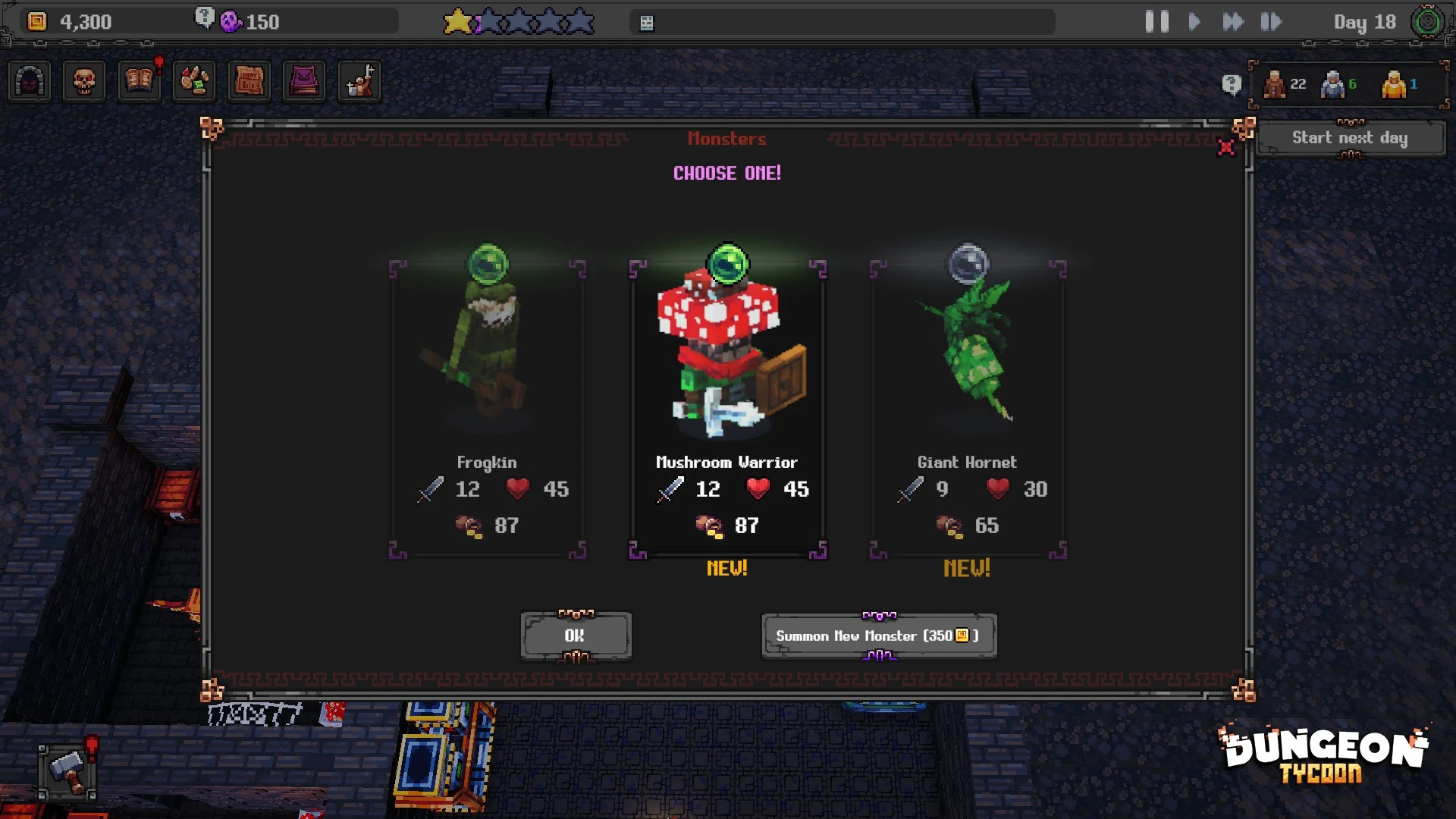
Task: Open the purple monster chest icon
Action: click(303, 81)
